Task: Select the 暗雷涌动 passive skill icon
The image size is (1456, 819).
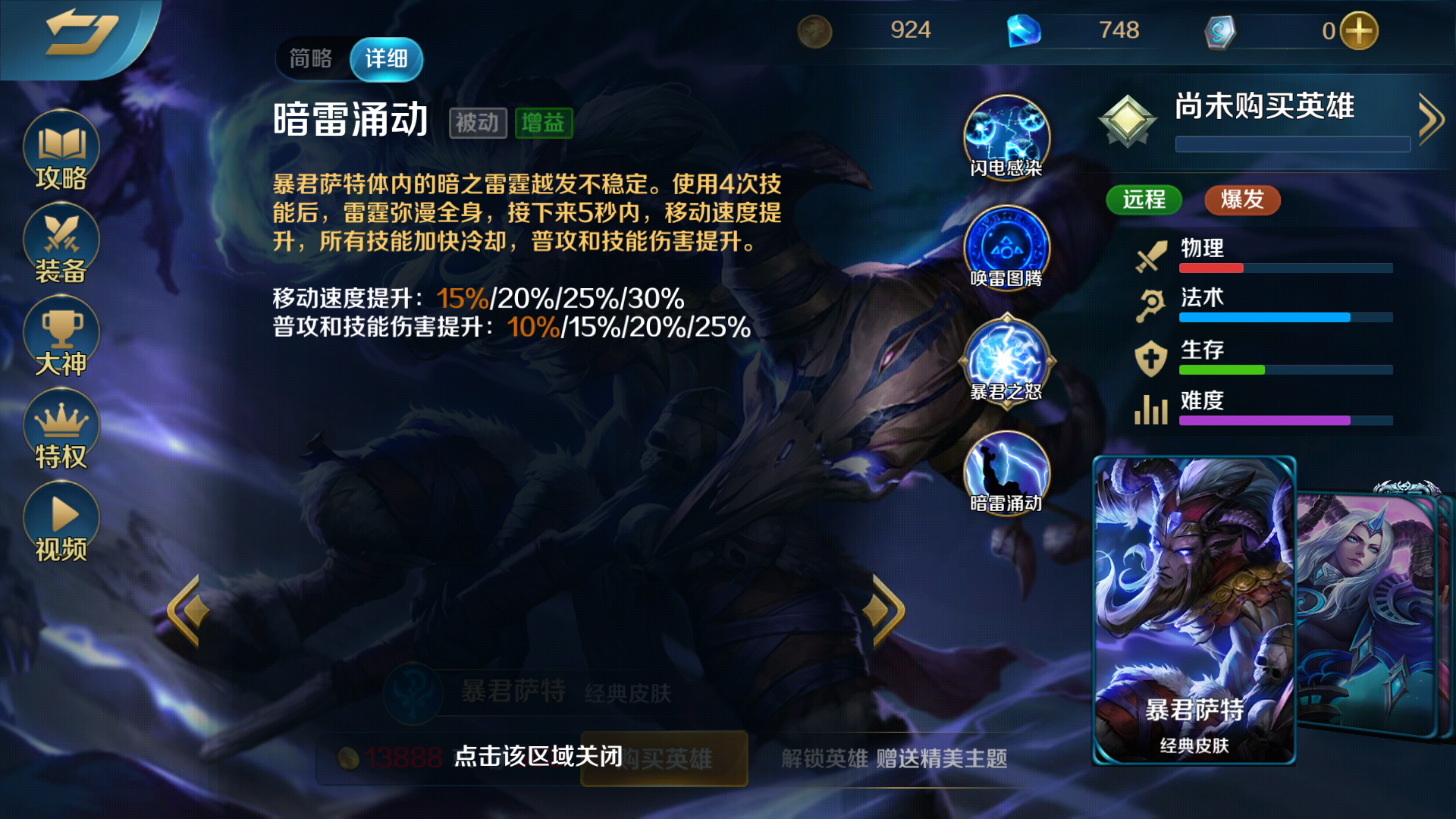Action: point(1006,474)
